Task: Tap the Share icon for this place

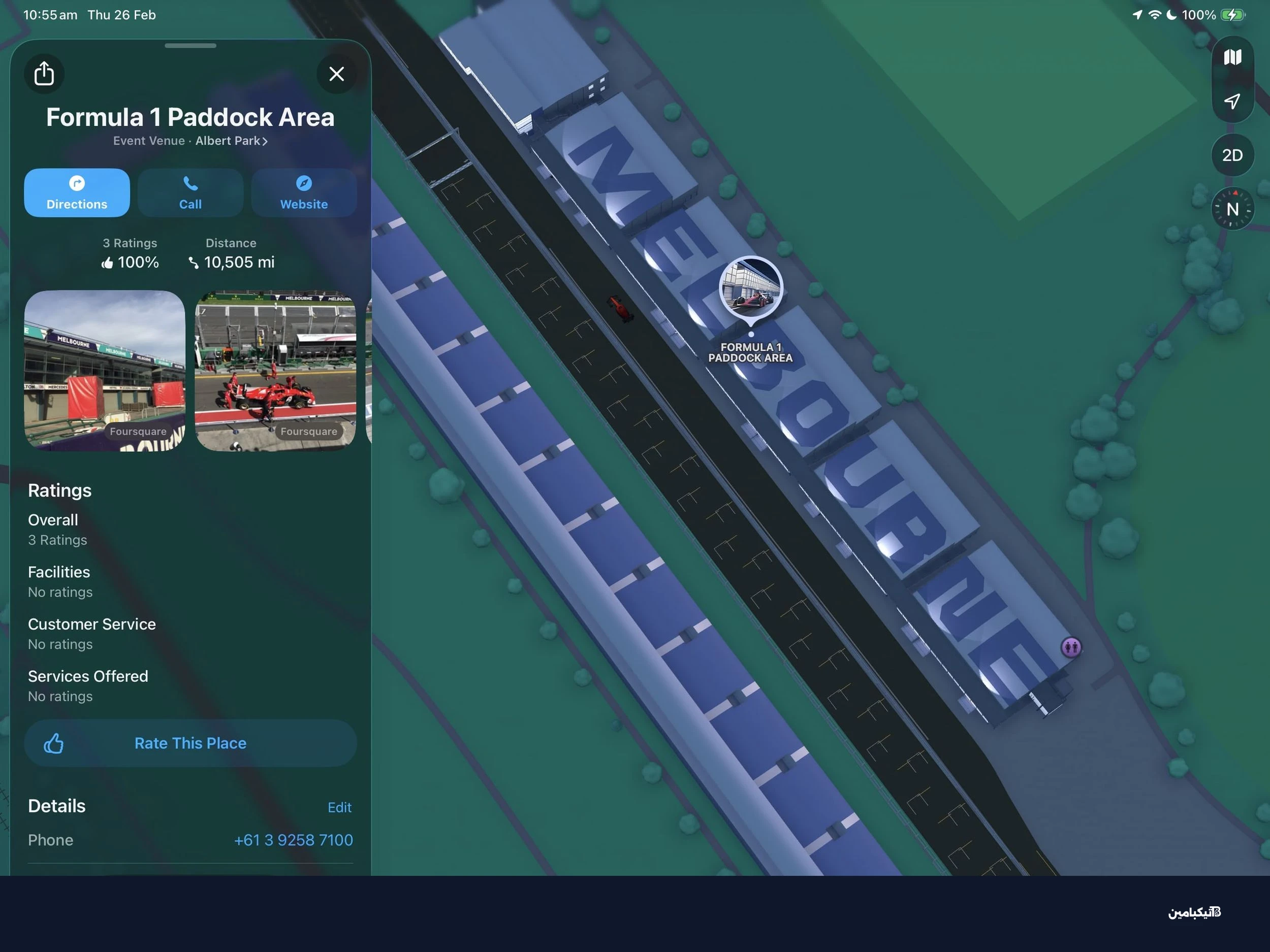Action: tap(44, 74)
